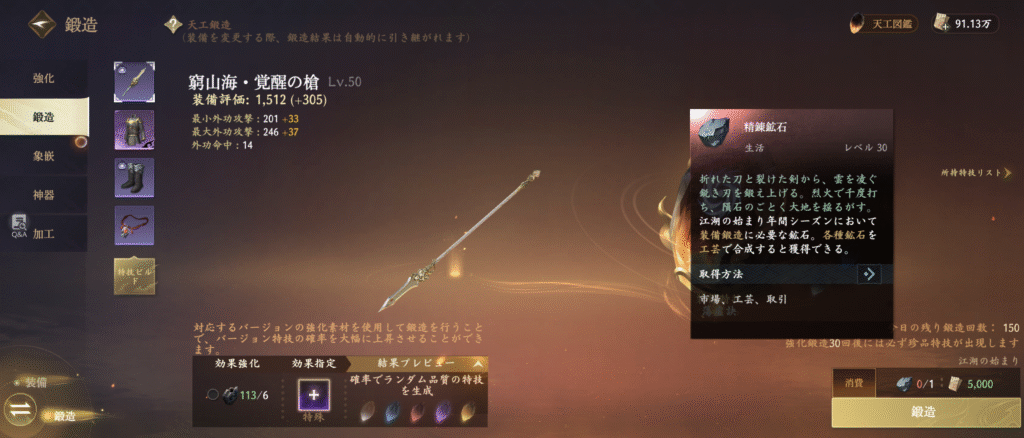Go back using the top-left arrow

tap(42, 24)
